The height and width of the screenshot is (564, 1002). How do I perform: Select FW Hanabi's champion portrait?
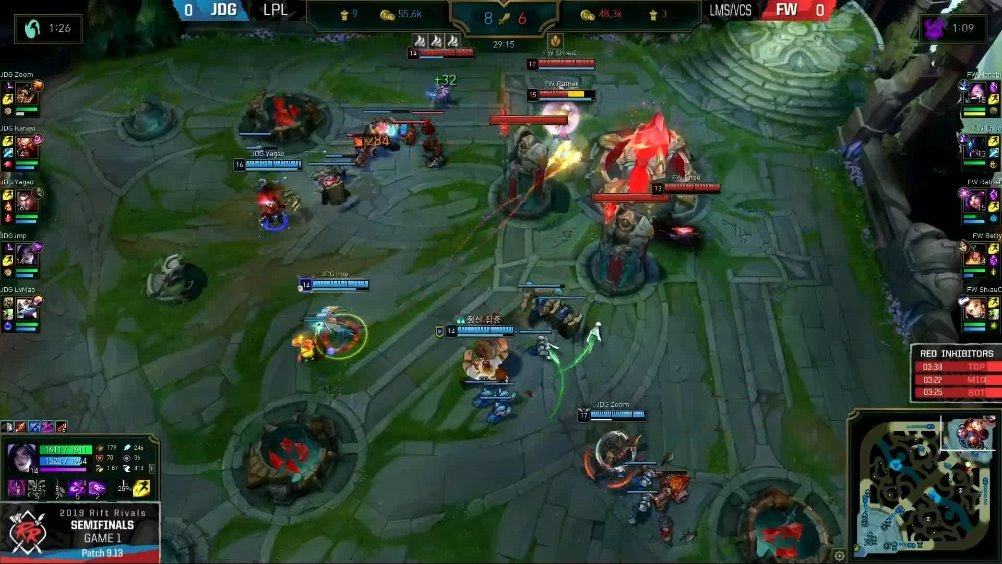[x=975, y=93]
